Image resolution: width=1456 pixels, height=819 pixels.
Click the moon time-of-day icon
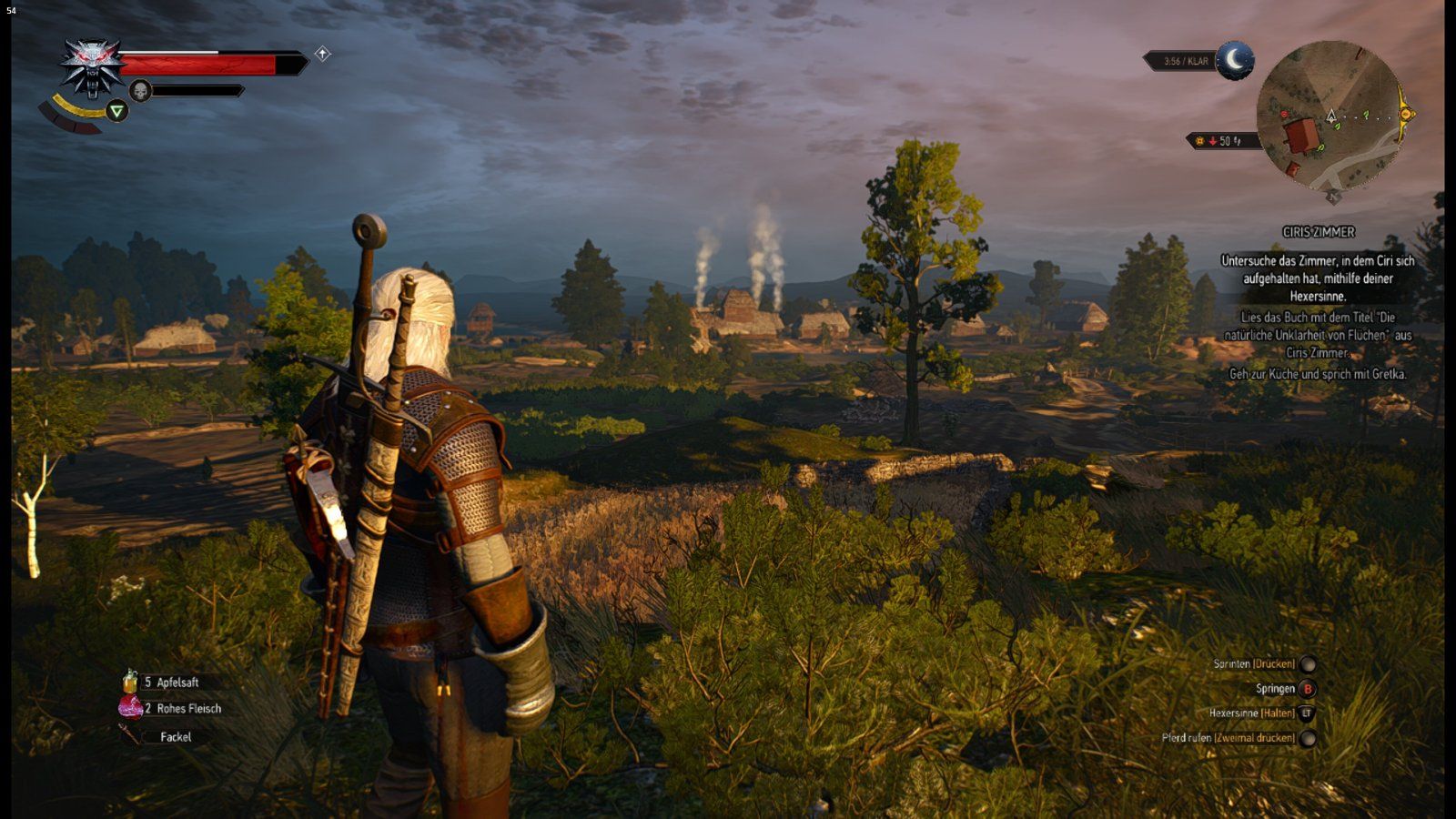pyautogui.click(x=1235, y=60)
